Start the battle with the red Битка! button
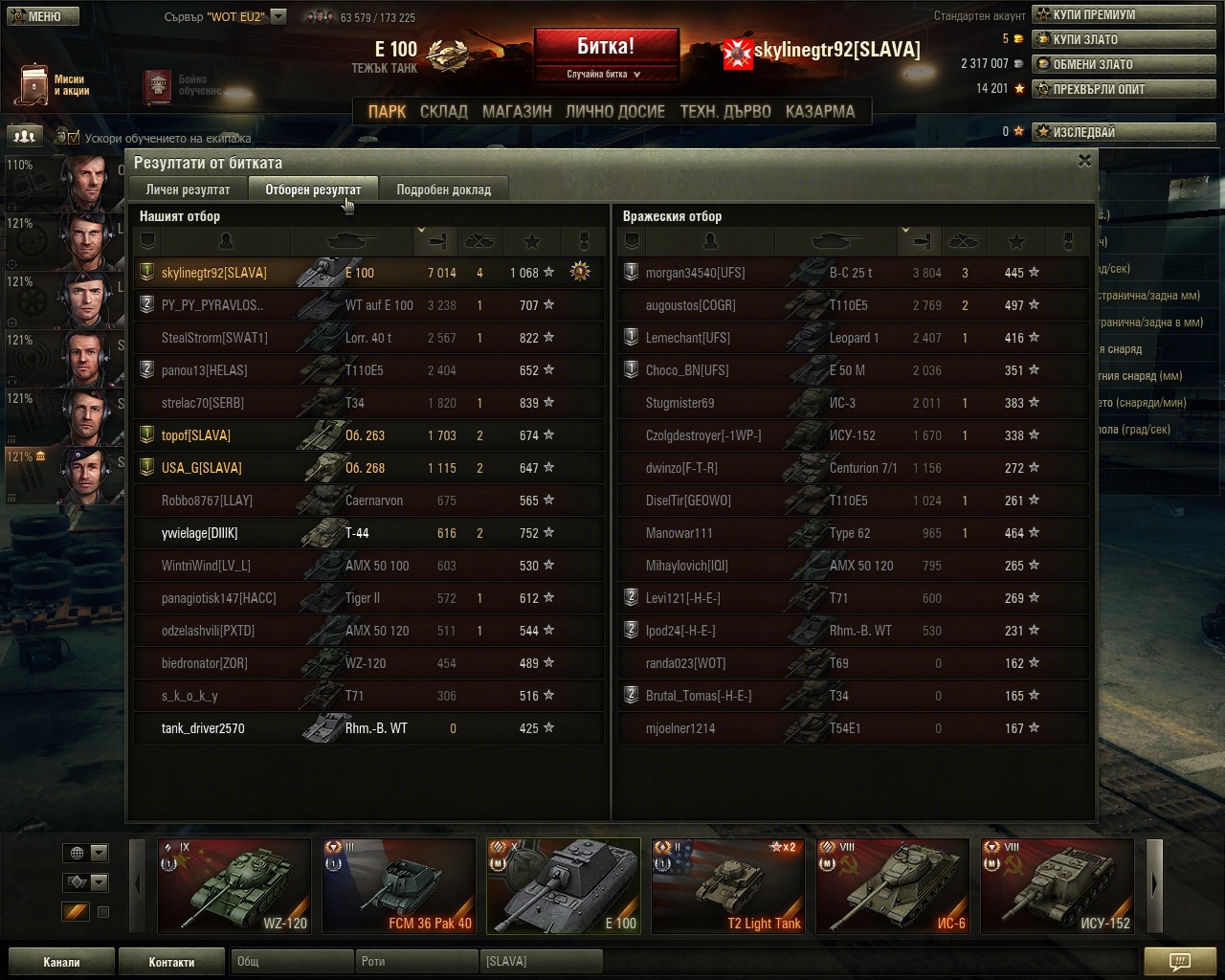Viewport: 1225px width, 980px height. point(606,47)
